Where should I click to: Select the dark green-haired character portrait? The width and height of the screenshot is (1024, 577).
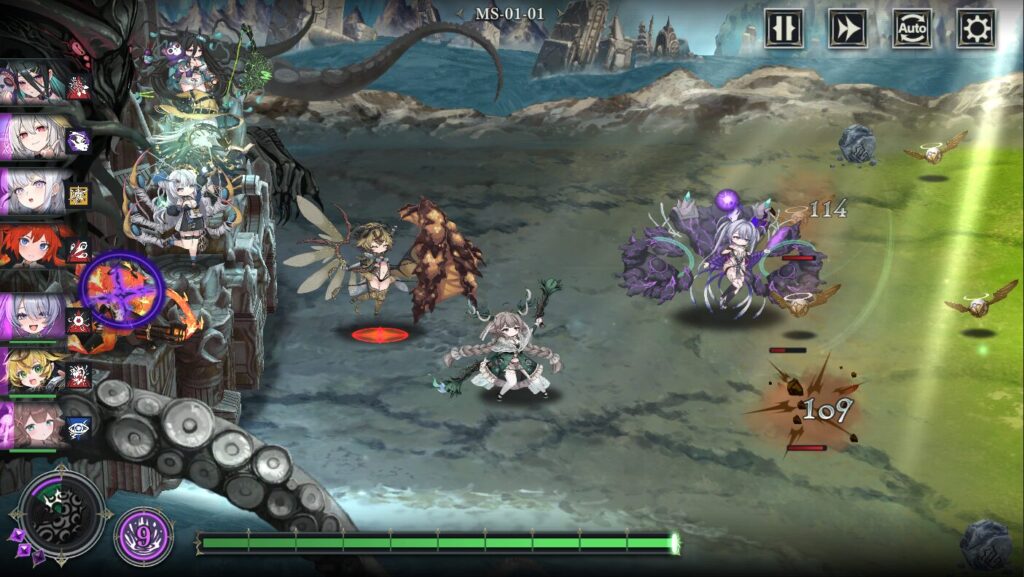tap(33, 82)
